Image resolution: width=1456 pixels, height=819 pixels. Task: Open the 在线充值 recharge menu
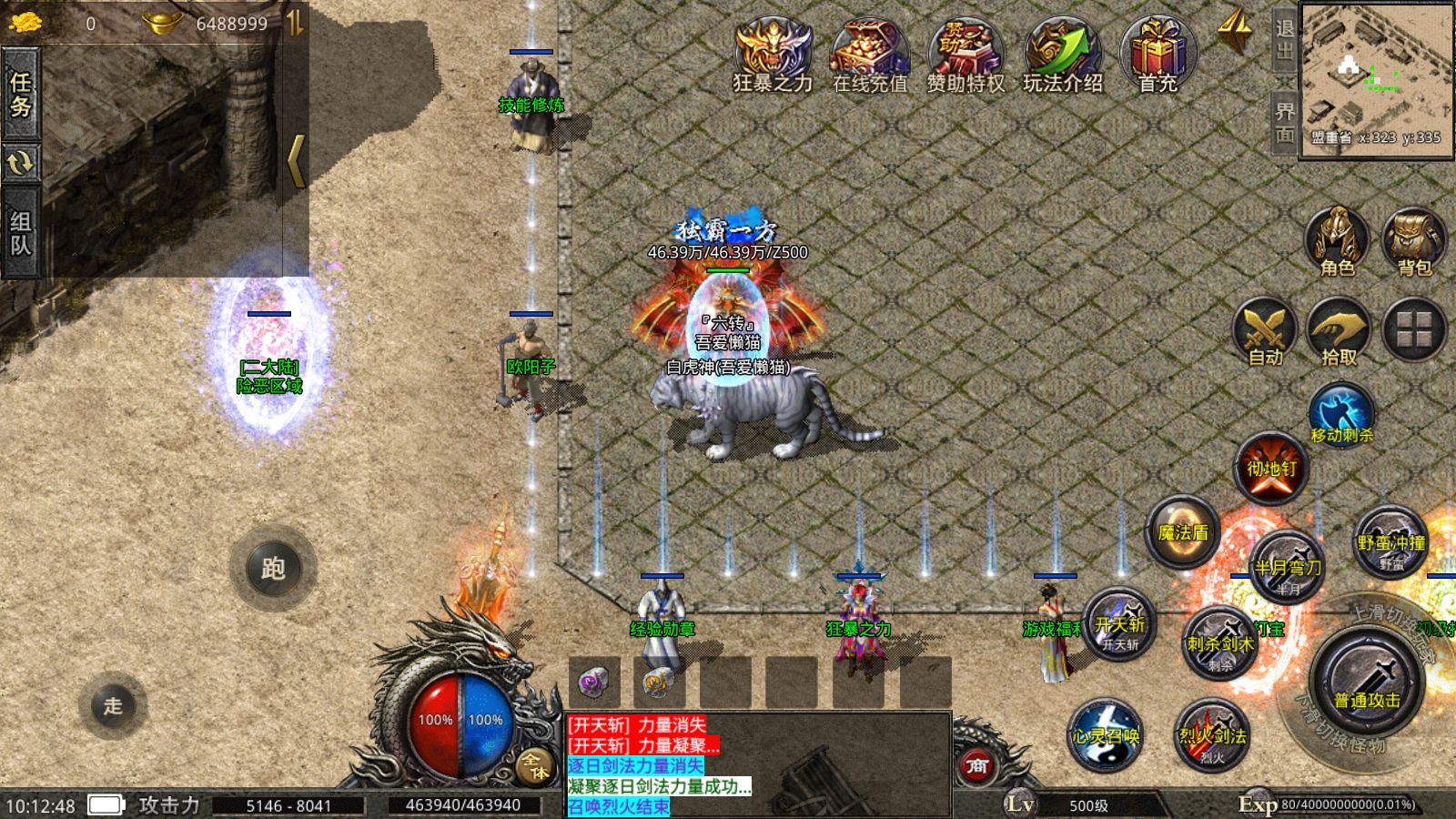[870, 56]
